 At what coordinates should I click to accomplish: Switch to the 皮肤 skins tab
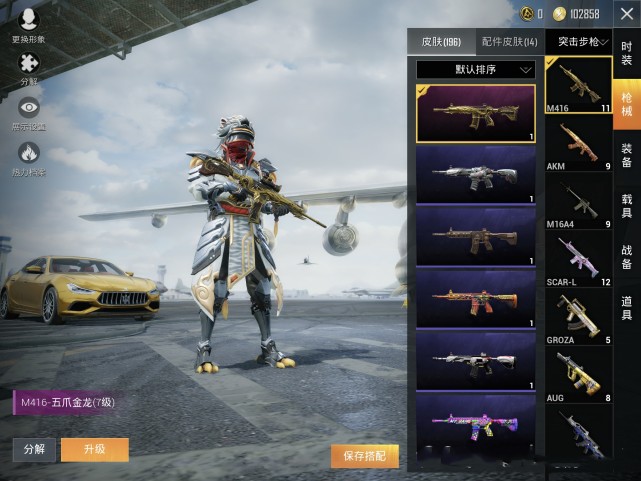(440, 42)
